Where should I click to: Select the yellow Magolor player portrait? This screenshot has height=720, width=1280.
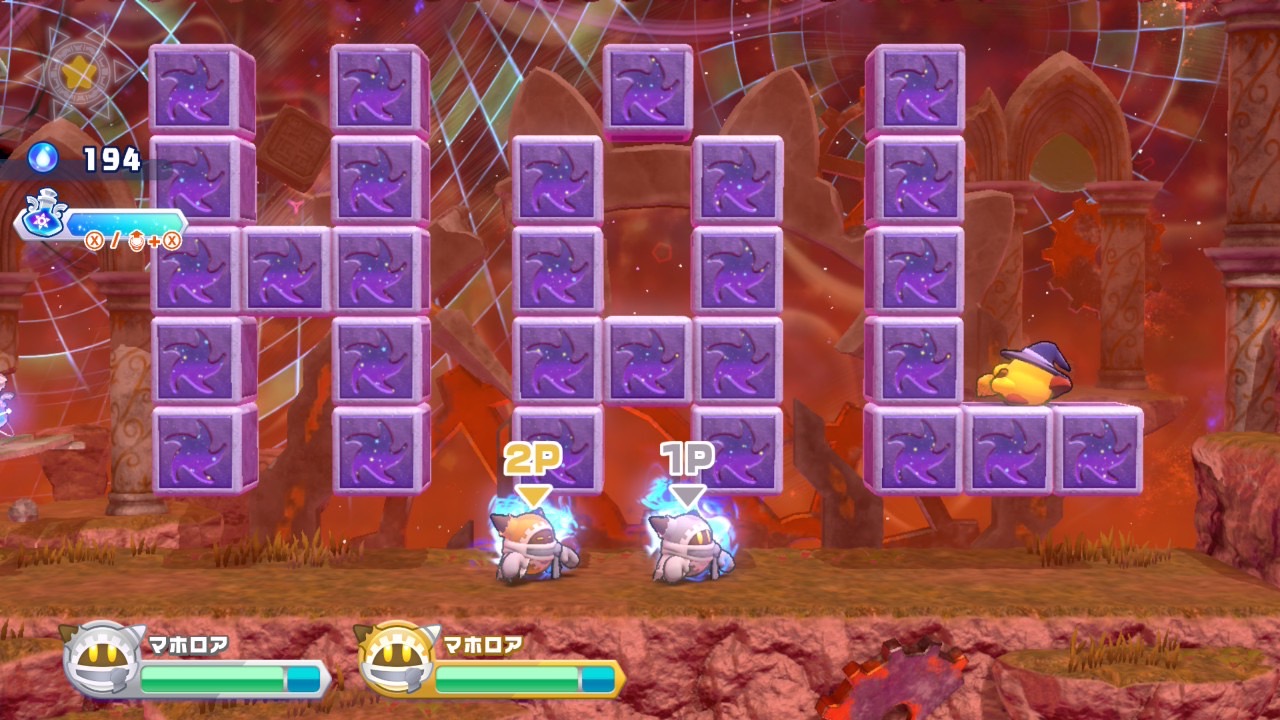pyautogui.click(x=394, y=660)
